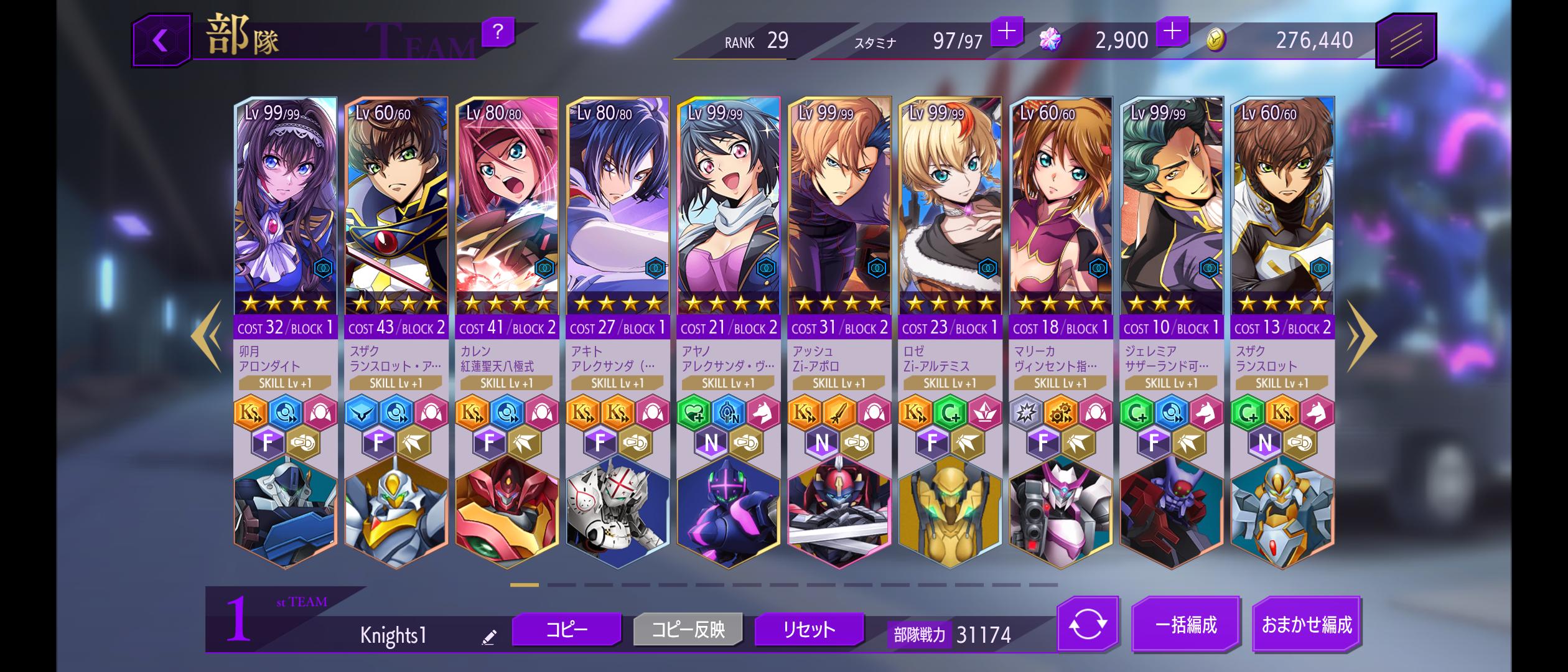Viewport: 1568px width, 672px height.
Task: Activate おまかせ編成 auto formation
Action: coord(1306,625)
